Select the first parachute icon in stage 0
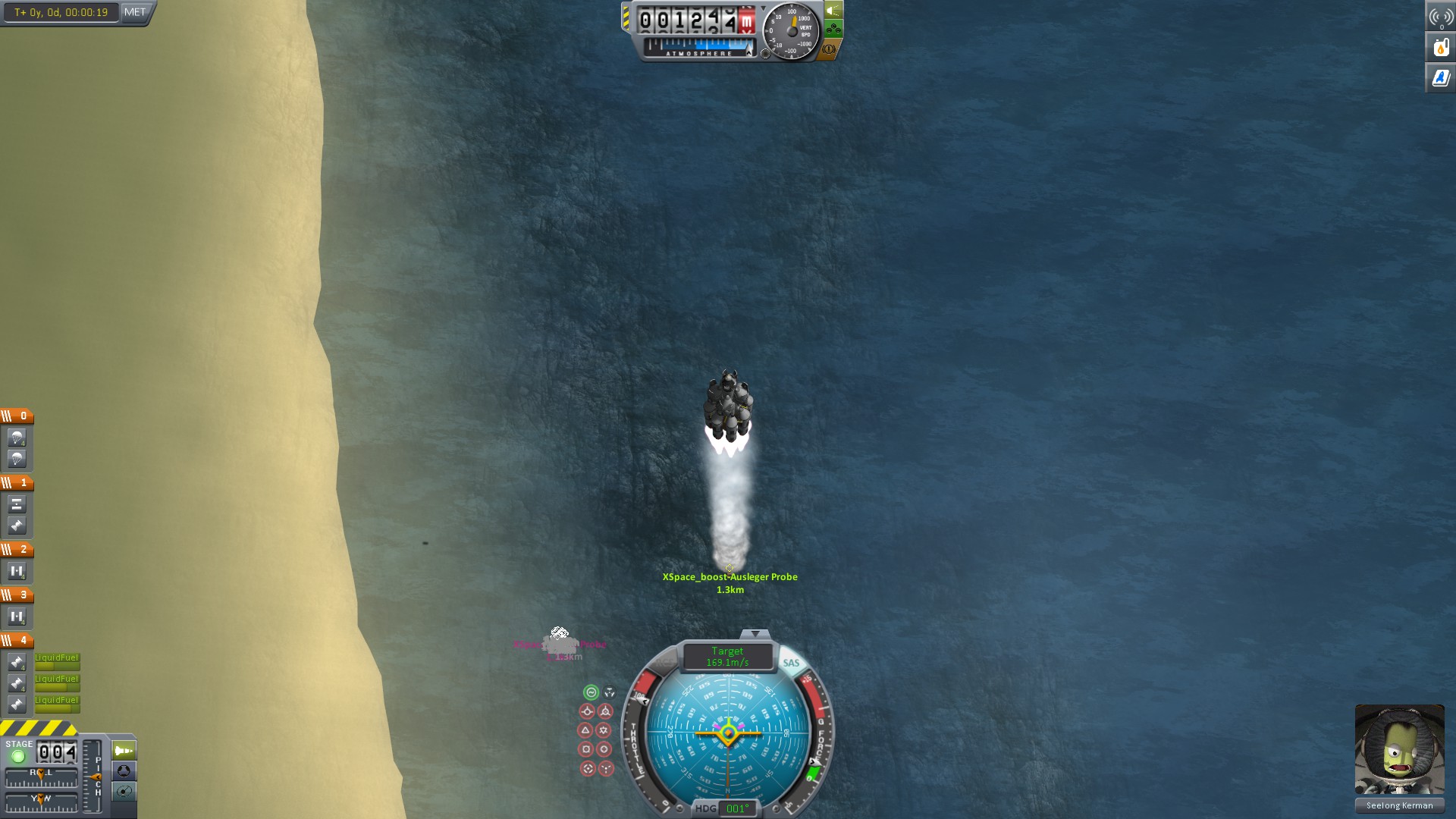This screenshot has width=1456, height=819. 17,438
